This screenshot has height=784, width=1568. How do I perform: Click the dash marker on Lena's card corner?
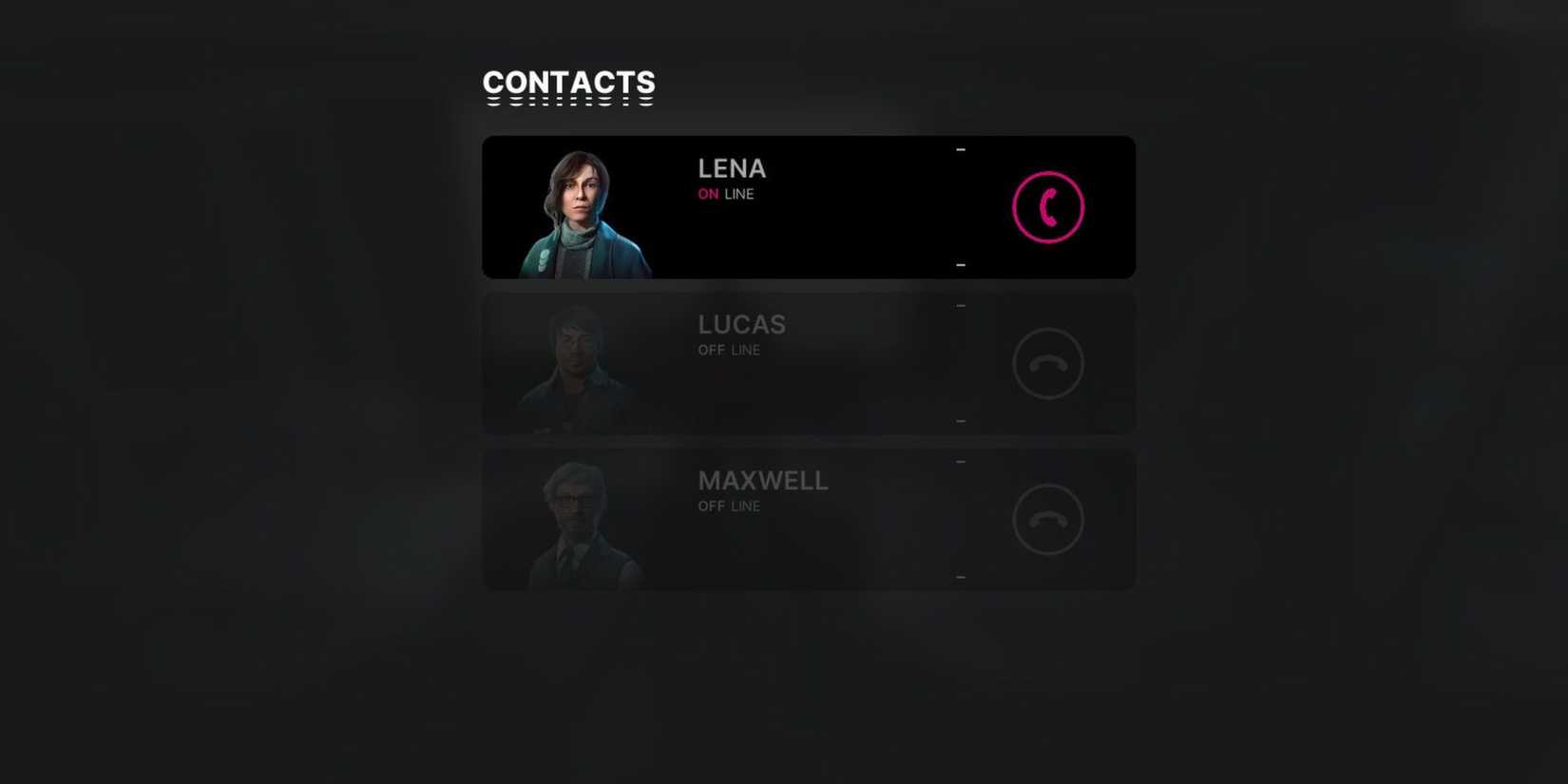960,149
